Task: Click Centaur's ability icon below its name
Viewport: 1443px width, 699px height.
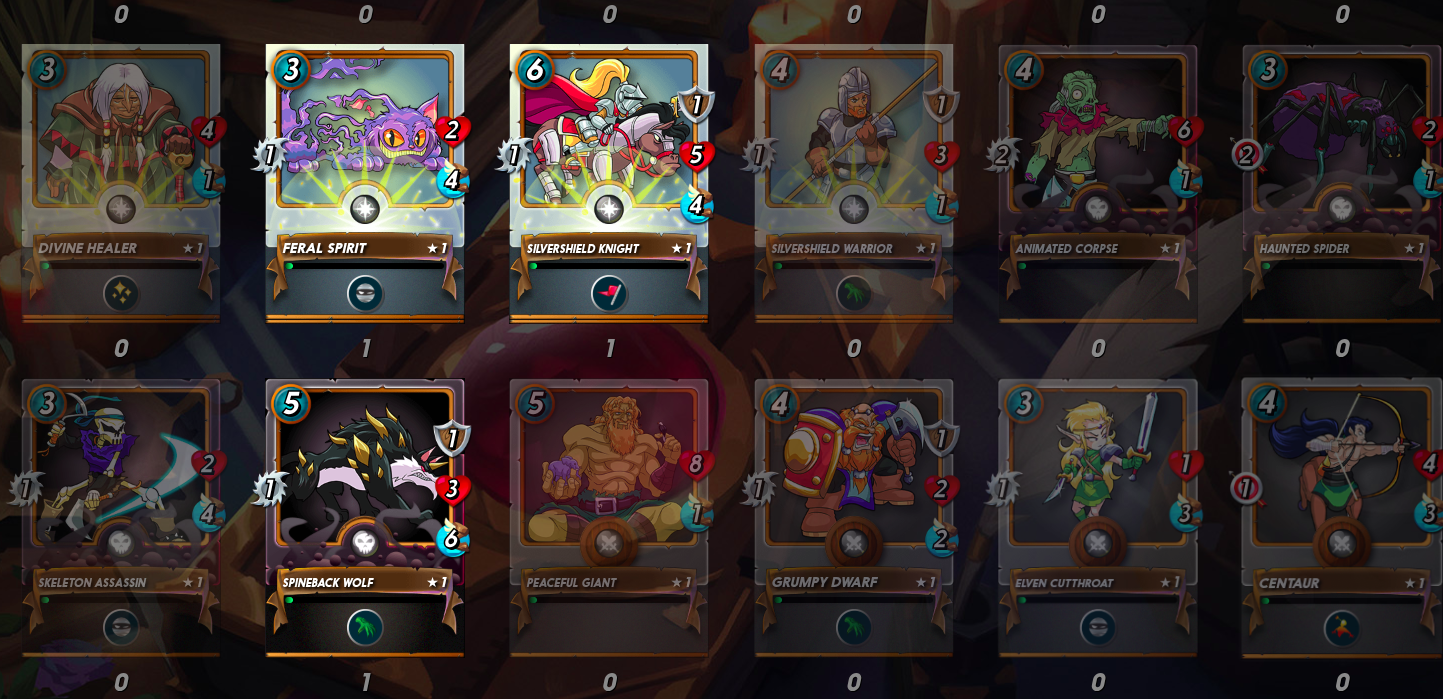Action: 1341,628
